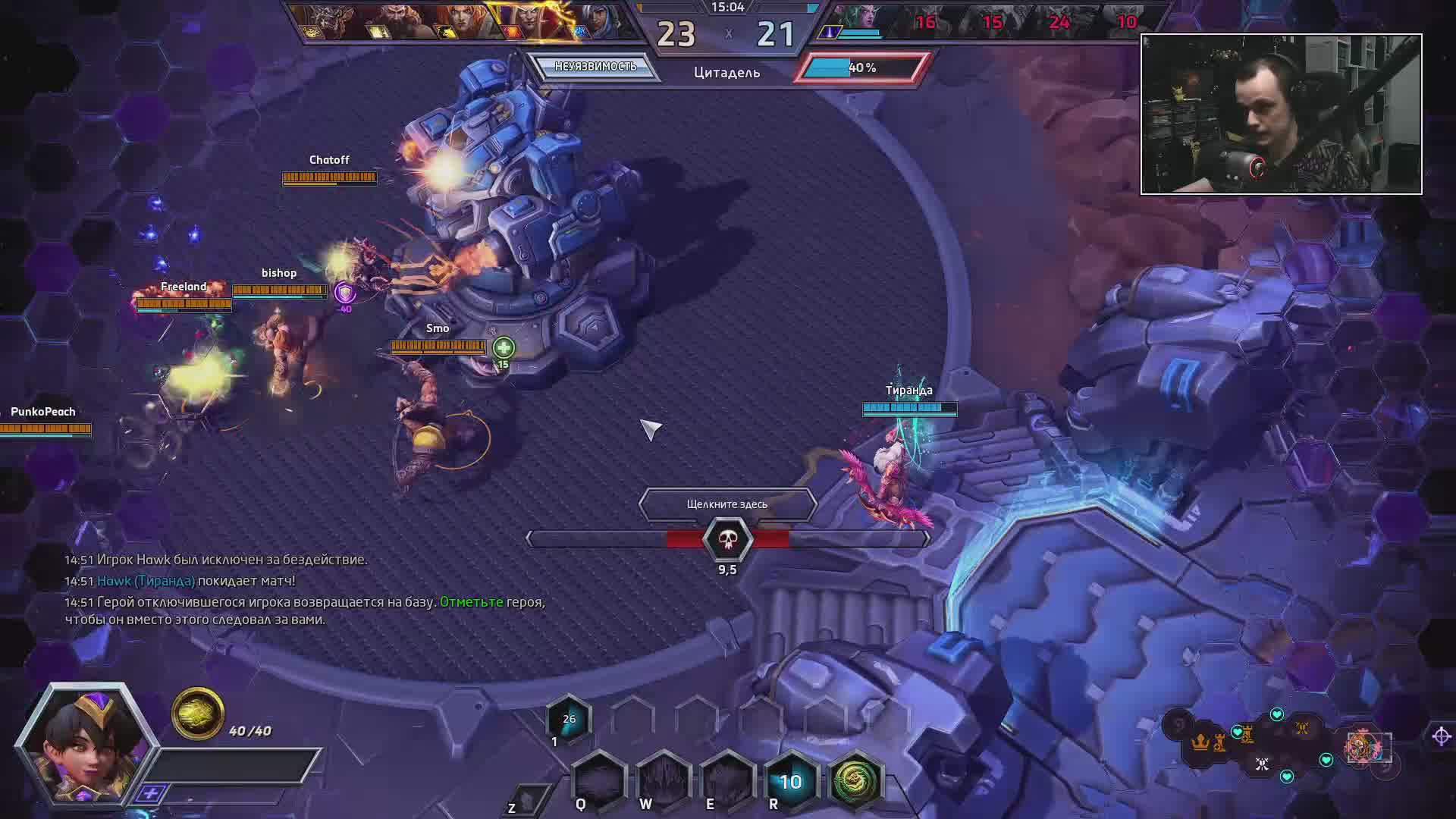Screen dimensions: 1456x819
Task: Select the Orphea hero portrait
Action: point(85,743)
